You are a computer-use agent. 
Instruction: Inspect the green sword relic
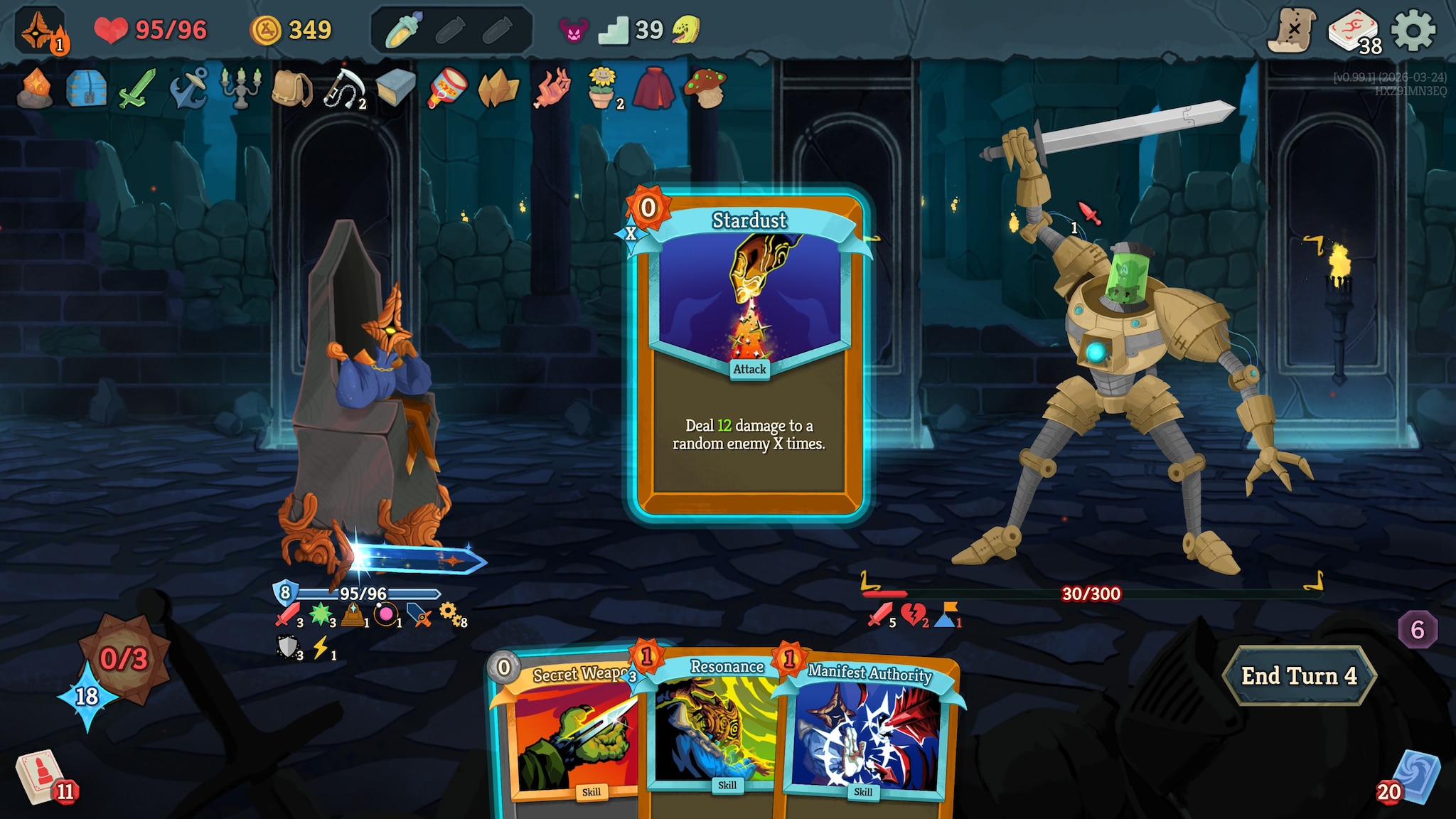click(136, 89)
